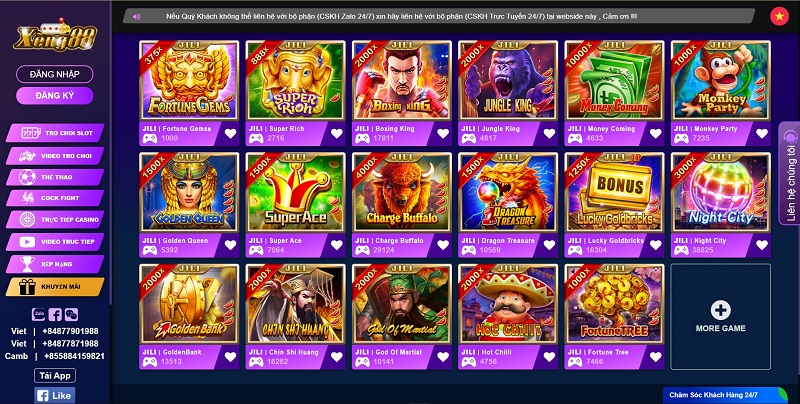The image size is (800, 404).
Task: Tap the Tải App download button
Action: (x=55, y=375)
